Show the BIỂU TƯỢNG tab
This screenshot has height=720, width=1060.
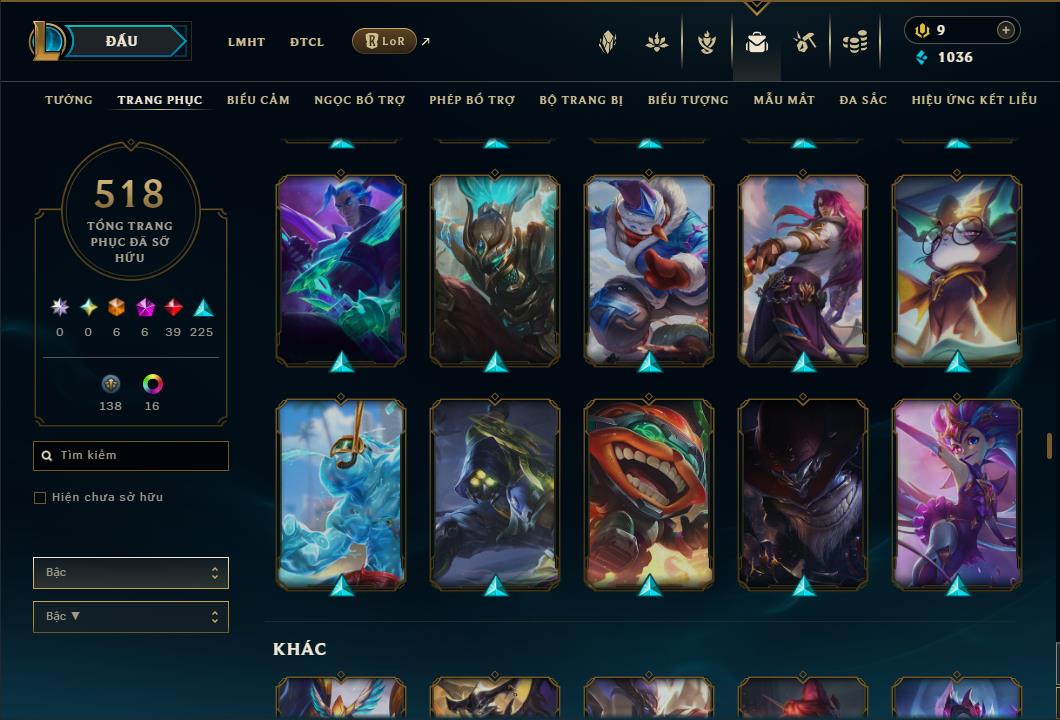pos(688,100)
